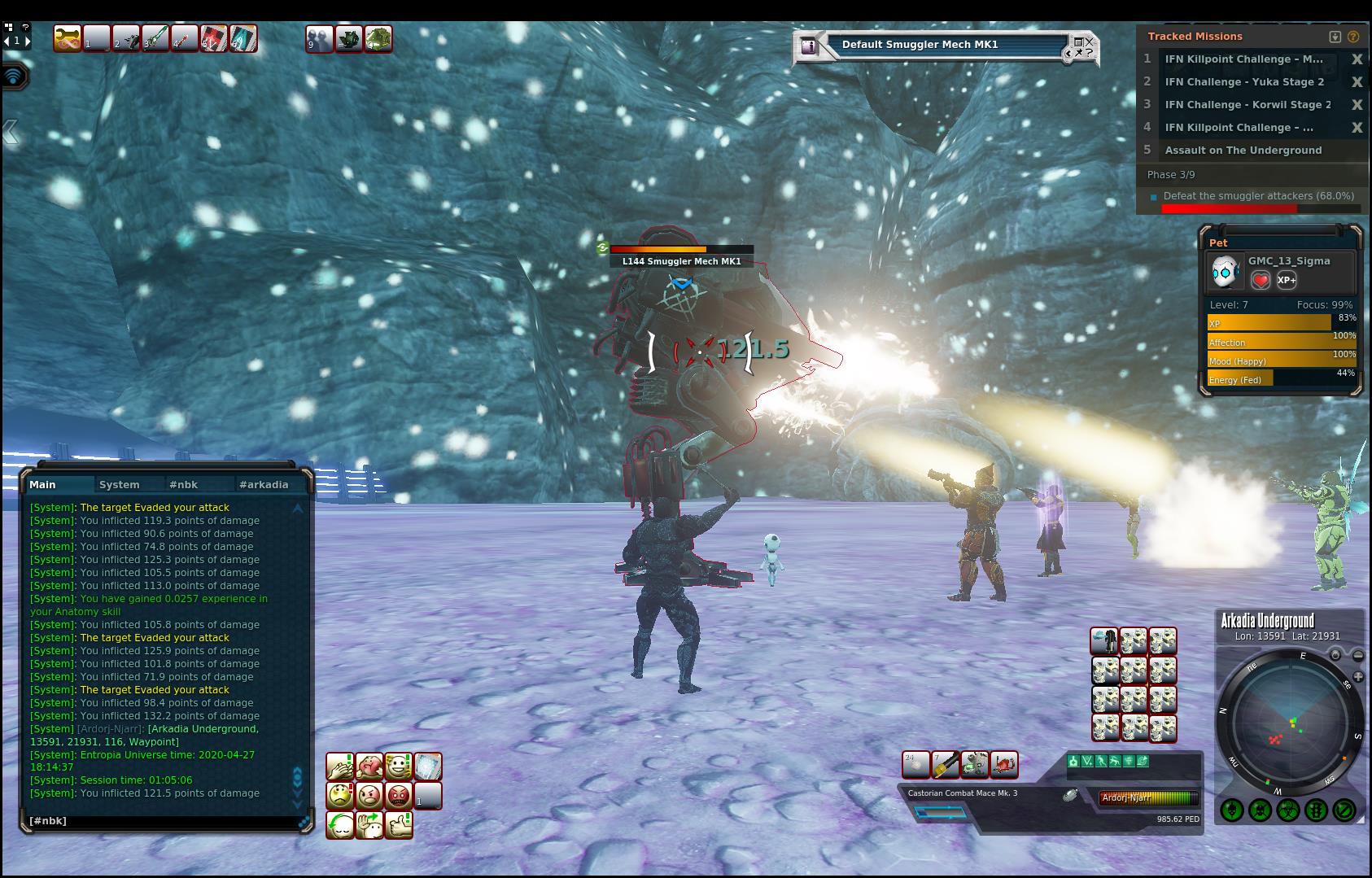
Task: Use the thumbs-up emote icon
Action: point(399,825)
